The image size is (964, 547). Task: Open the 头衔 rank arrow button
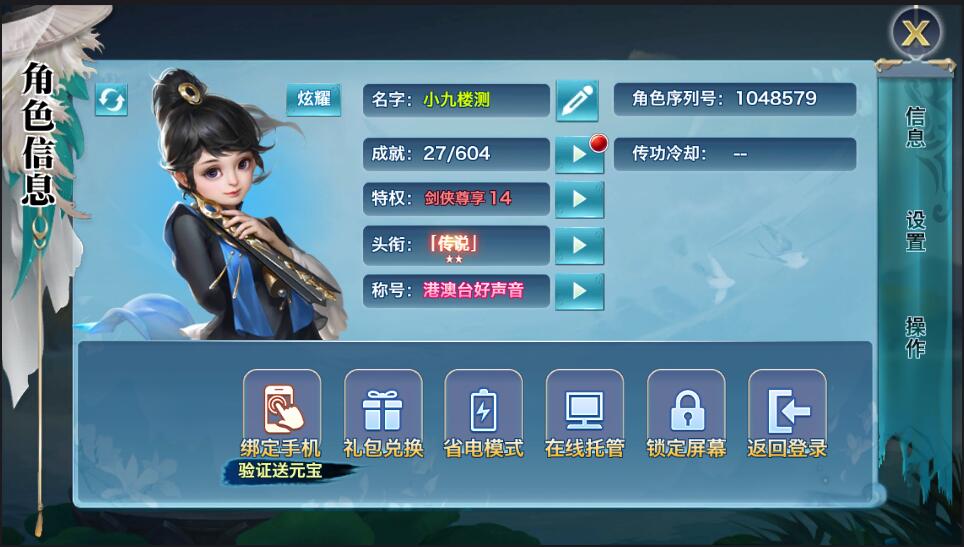coord(579,245)
